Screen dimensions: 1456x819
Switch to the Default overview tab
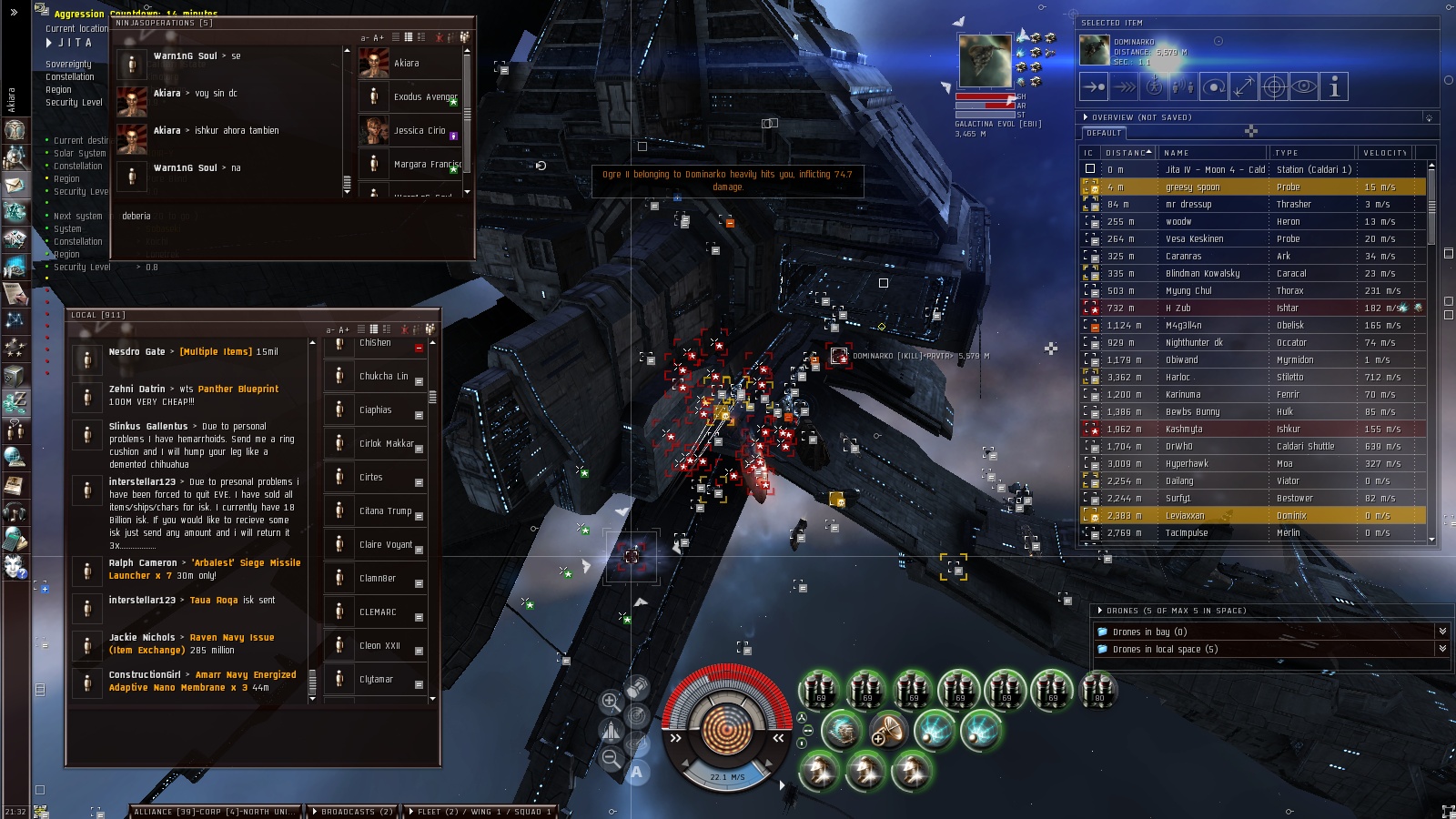click(x=1104, y=133)
